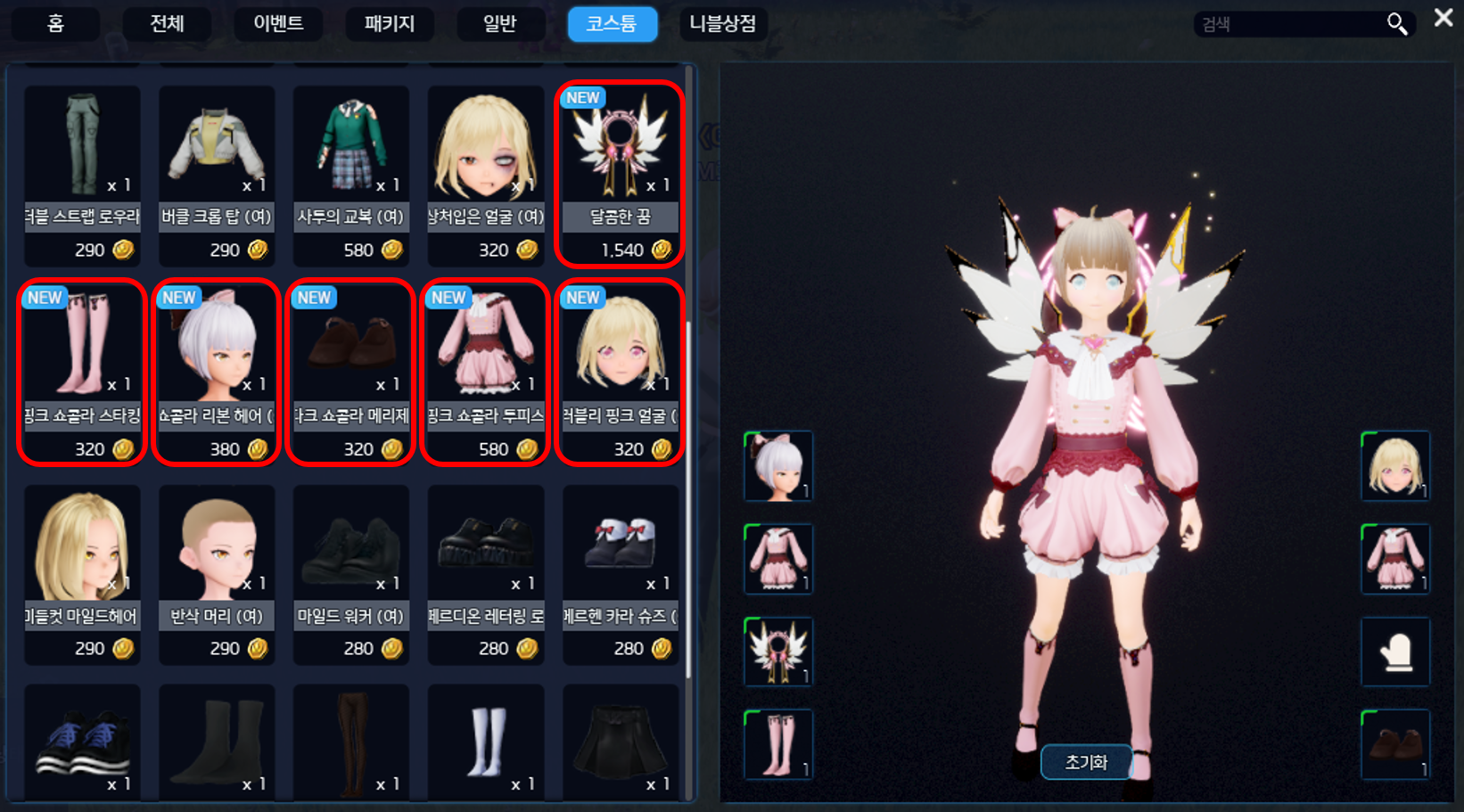
Task: Reset the preview with 초기화 button
Action: 1086,762
